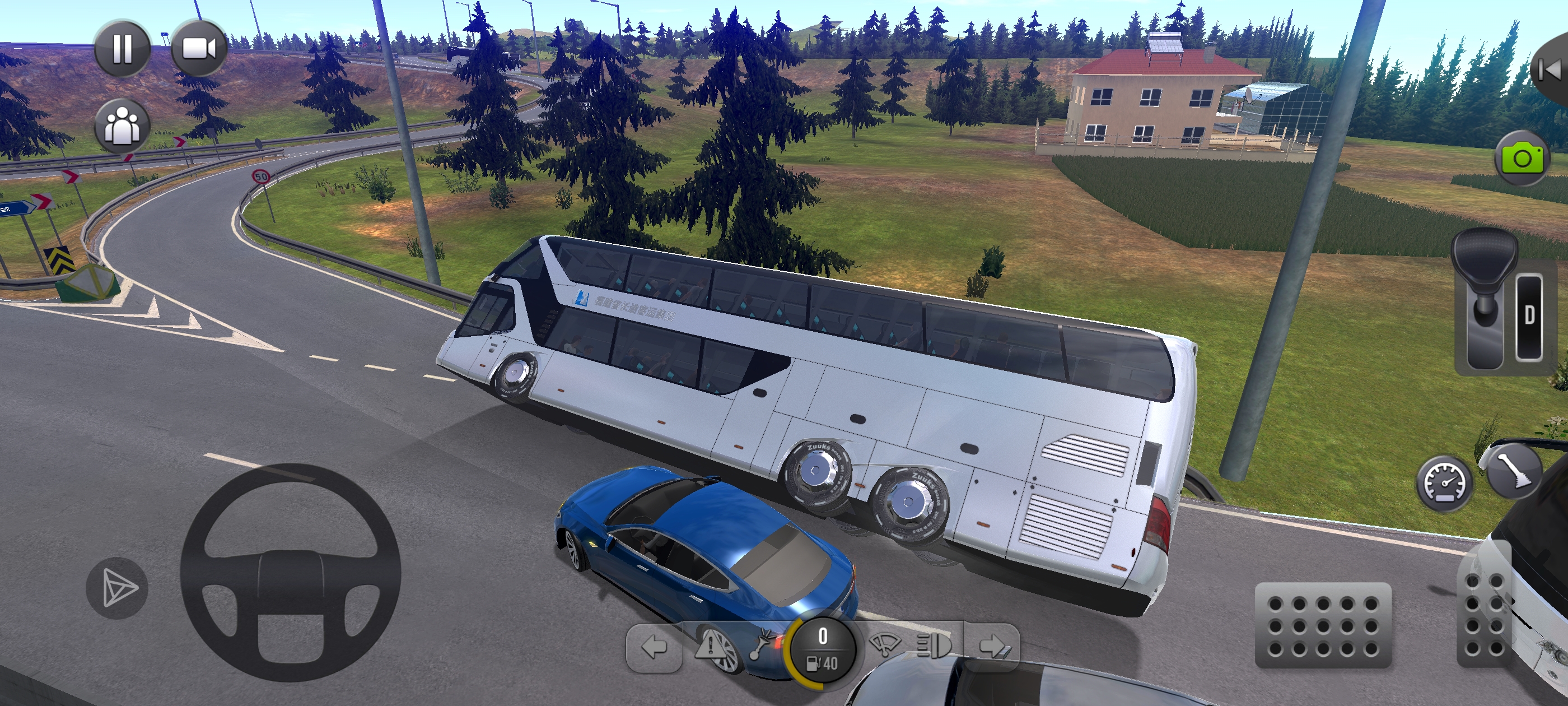Open the passengers panel
The width and height of the screenshot is (1568, 706).
click(122, 126)
